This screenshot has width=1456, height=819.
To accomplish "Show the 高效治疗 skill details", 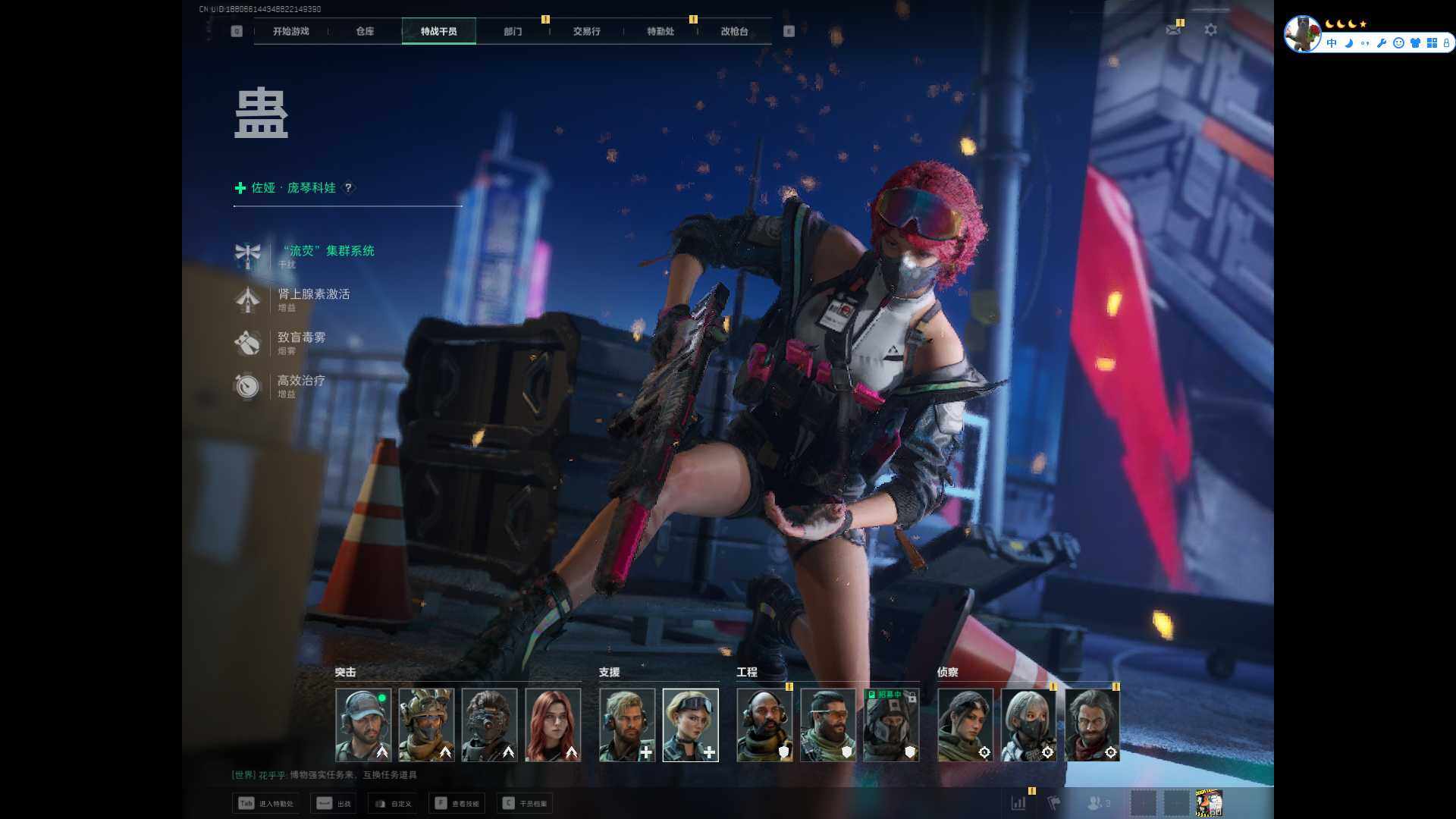I will tap(301, 381).
